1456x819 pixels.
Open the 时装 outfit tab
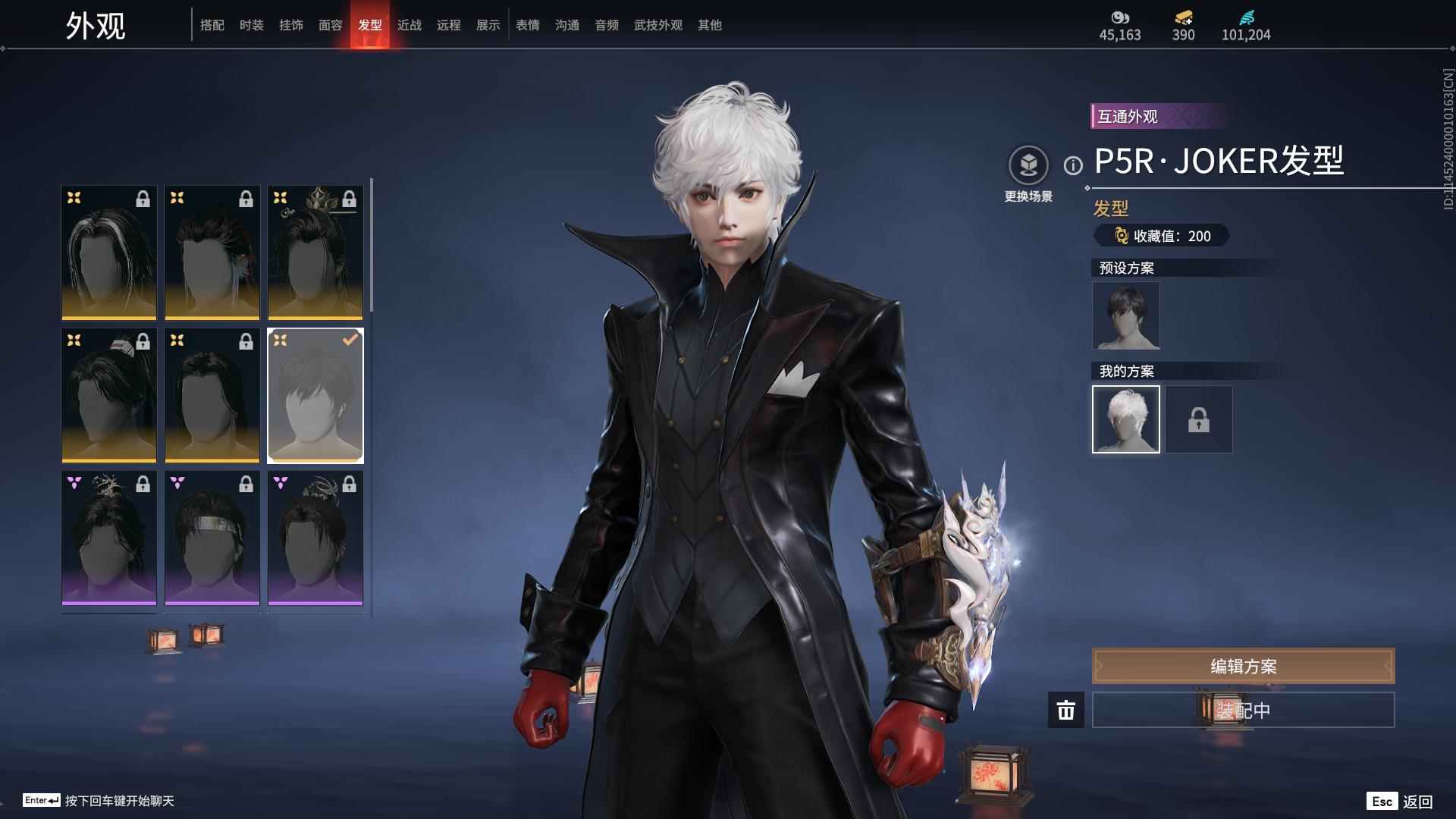[x=251, y=25]
